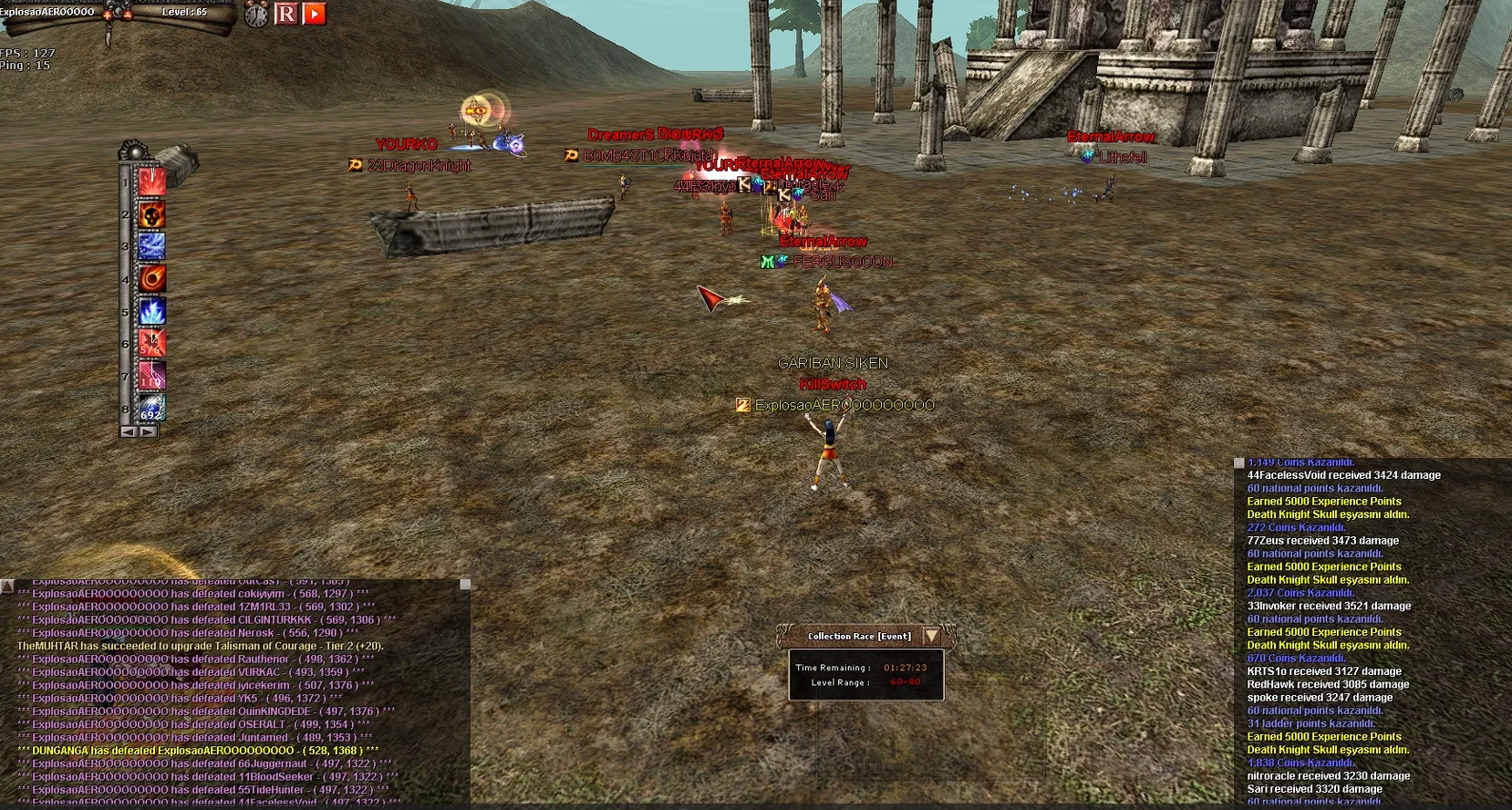The height and width of the screenshot is (810, 1512).
Task: Activate the ice crystal skill in slot 5
Action: point(151,312)
